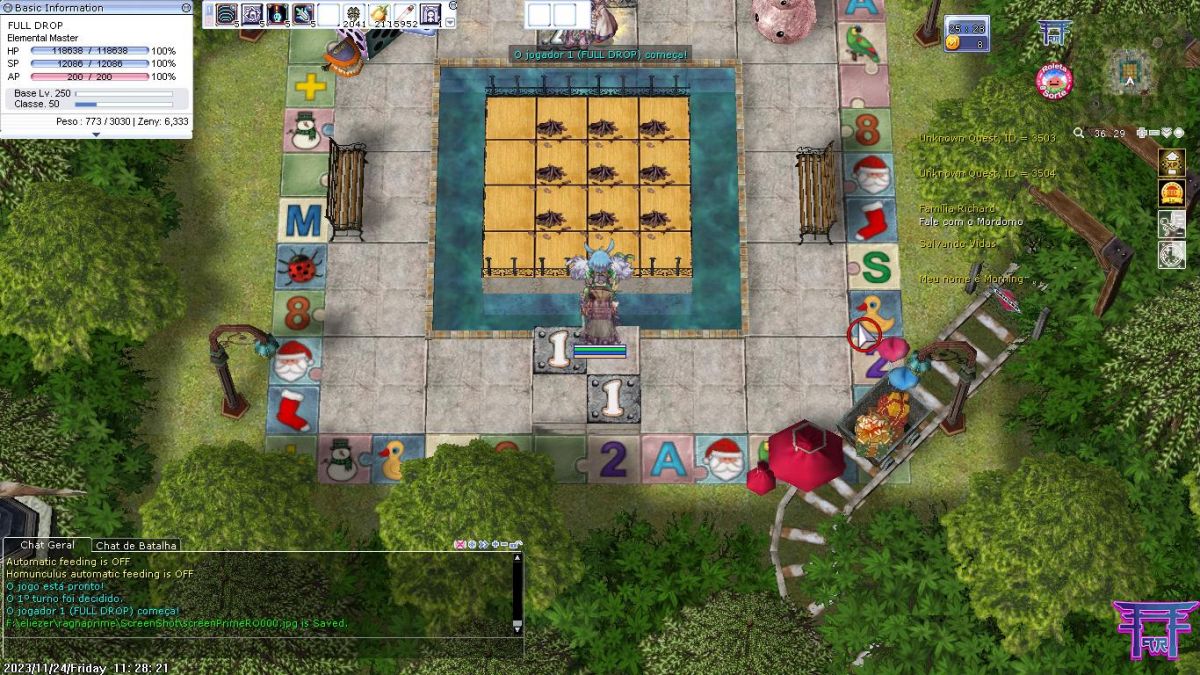Click the small arrow under Basic Information
The height and width of the screenshot is (675, 1200).
pos(96,134)
